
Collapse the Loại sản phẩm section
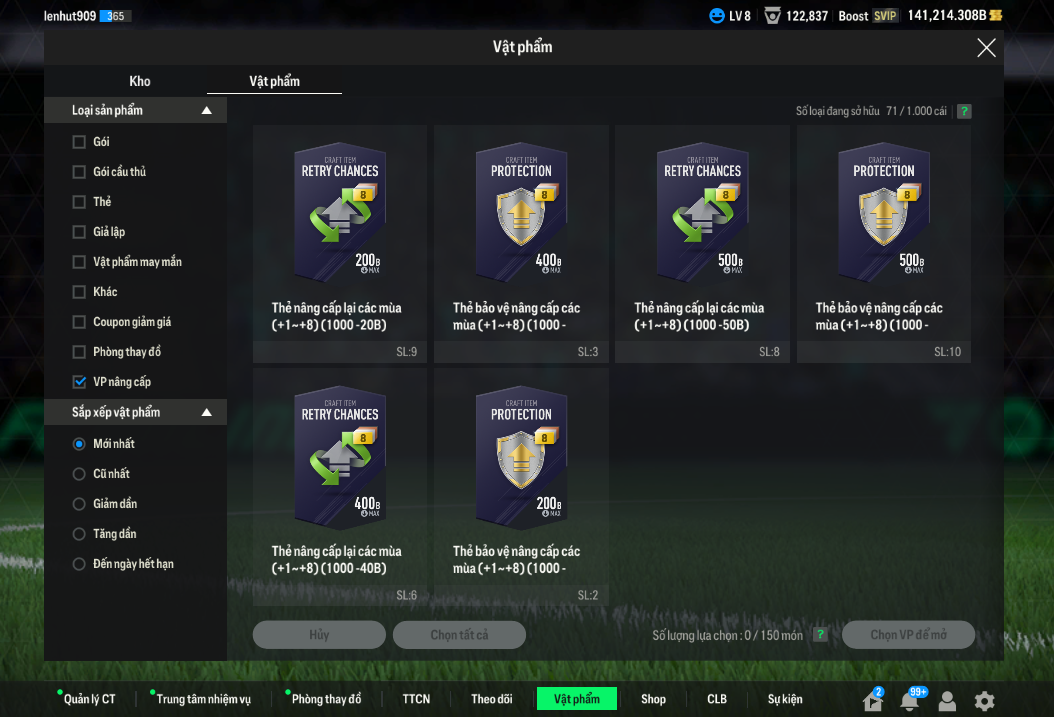207,110
